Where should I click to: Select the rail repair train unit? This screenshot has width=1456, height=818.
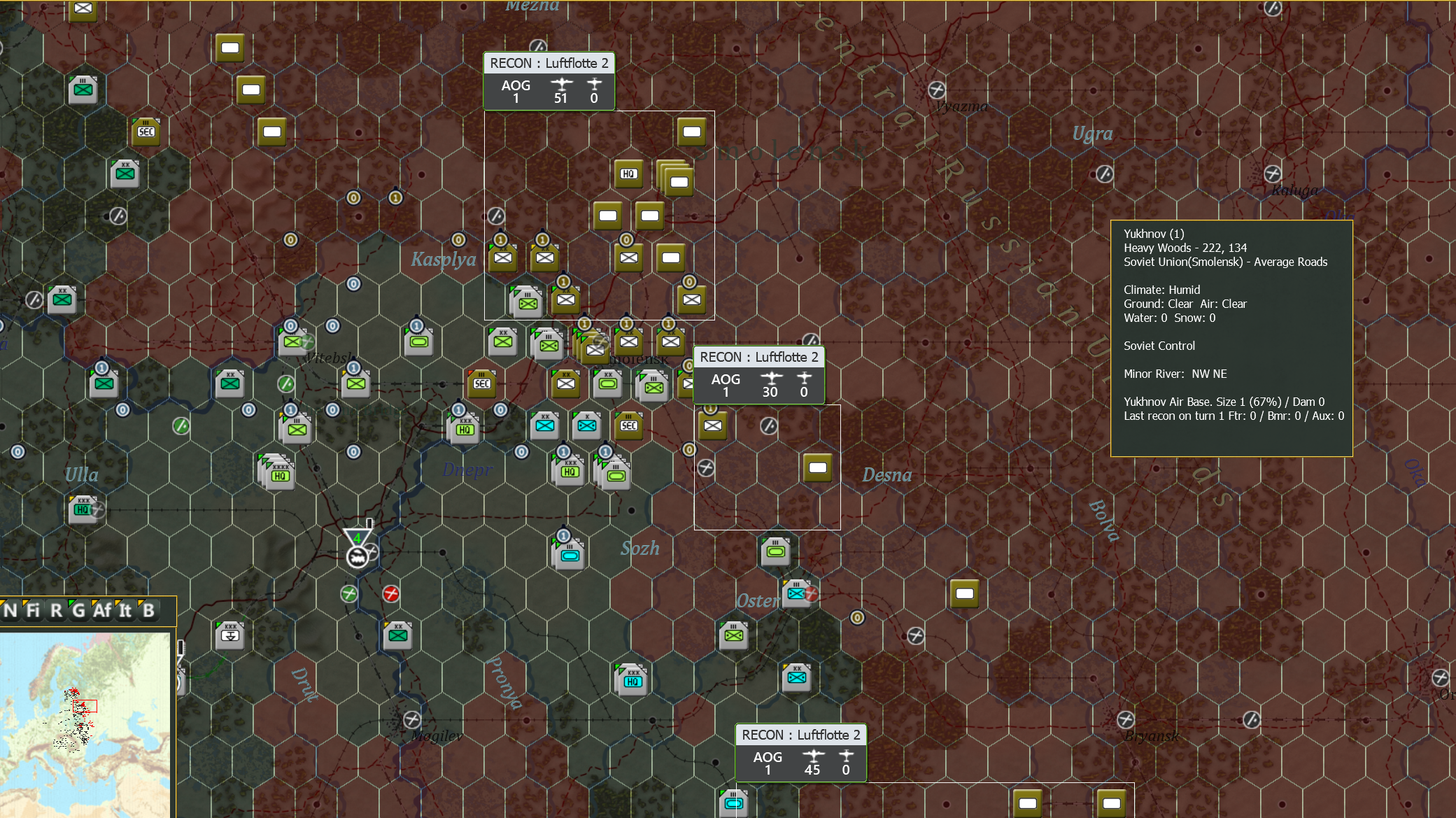357,557
